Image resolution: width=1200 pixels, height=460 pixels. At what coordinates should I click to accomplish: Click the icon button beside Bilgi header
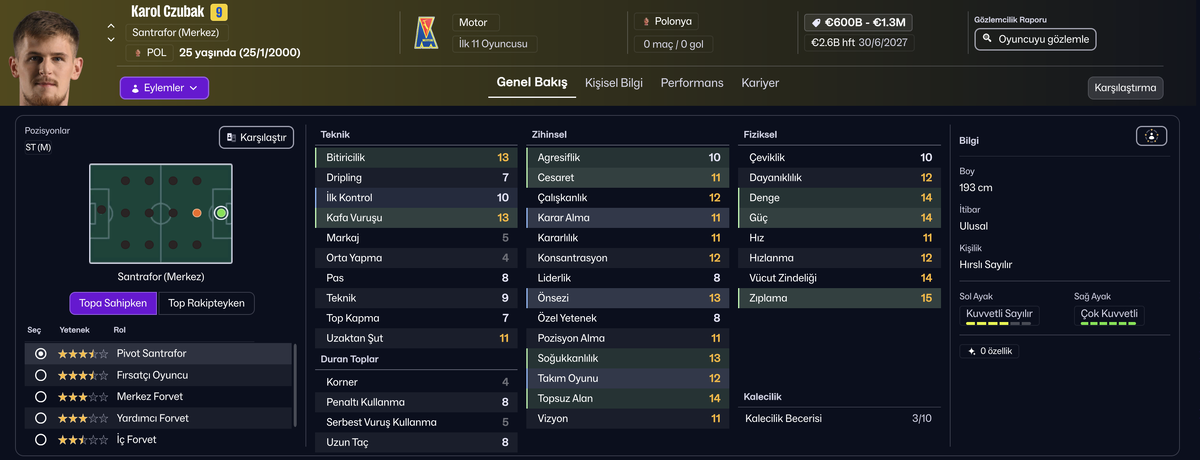click(x=1151, y=137)
